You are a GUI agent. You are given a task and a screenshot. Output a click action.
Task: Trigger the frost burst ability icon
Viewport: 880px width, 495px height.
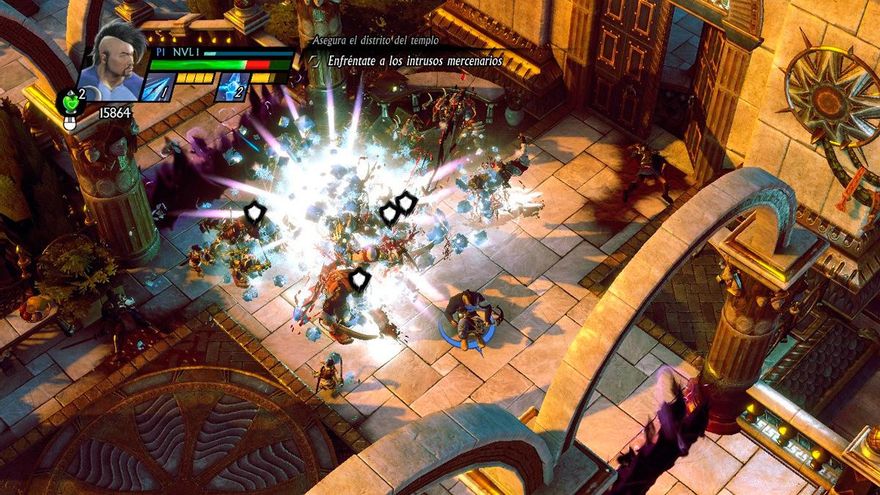pyautogui.click(x=232, y=88)
